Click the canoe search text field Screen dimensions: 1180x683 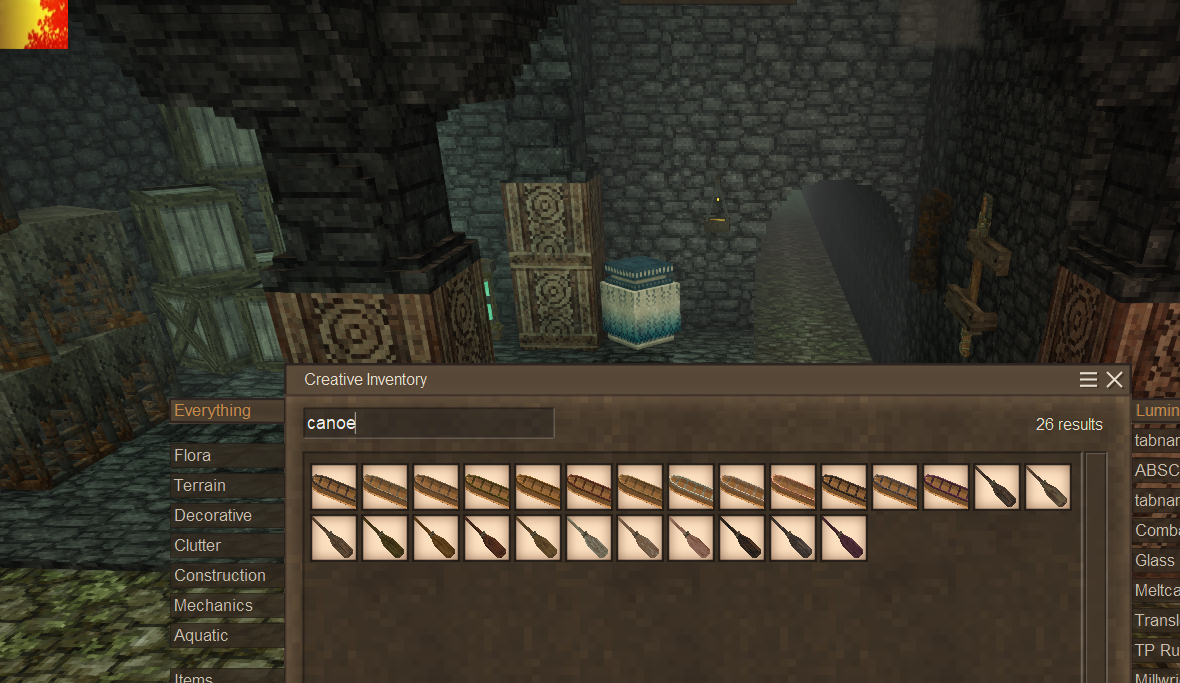click(x=428, y=423)
